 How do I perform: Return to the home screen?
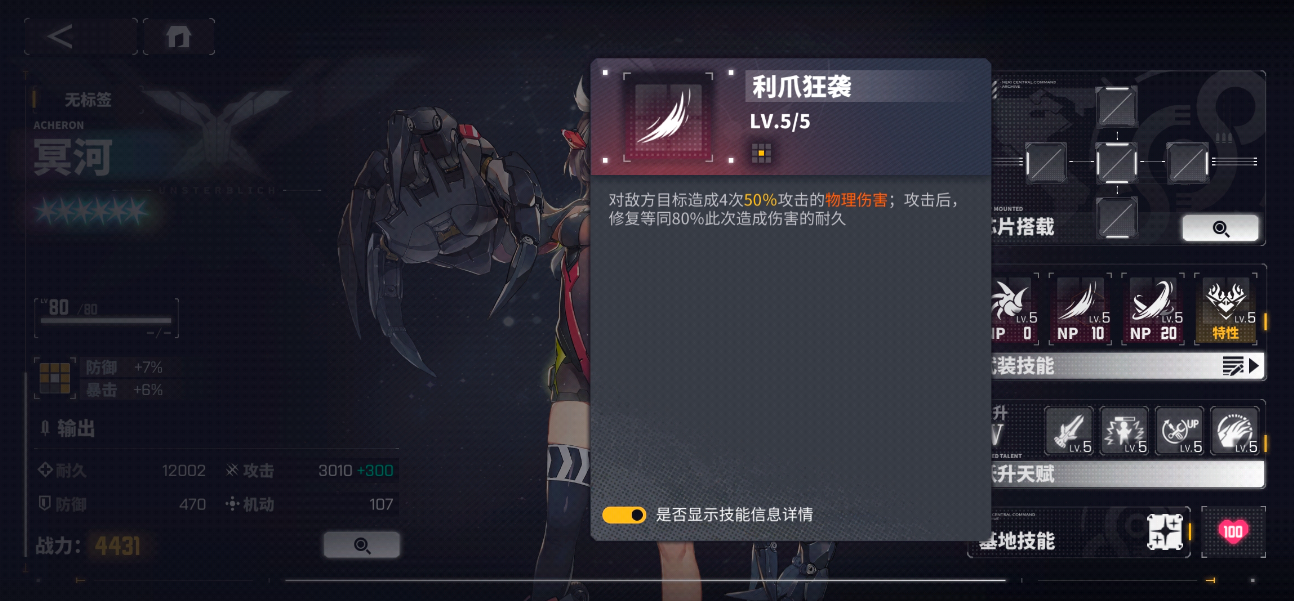tap(179, 36)
